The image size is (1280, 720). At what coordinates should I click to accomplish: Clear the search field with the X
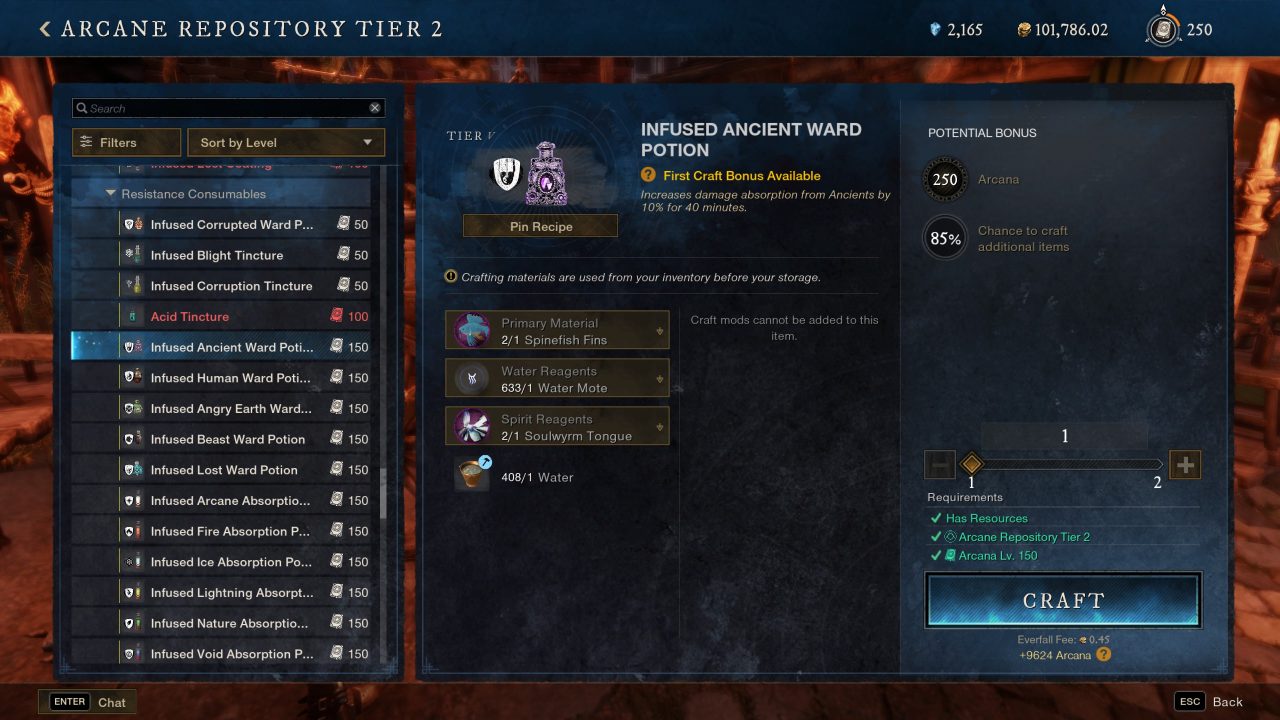pyautogui.click(x=375, y=107)
